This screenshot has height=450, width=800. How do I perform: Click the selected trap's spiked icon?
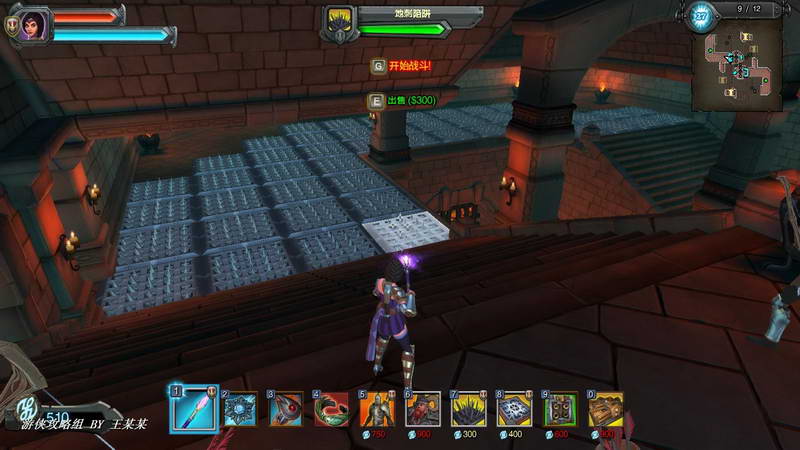click(341, 20)
